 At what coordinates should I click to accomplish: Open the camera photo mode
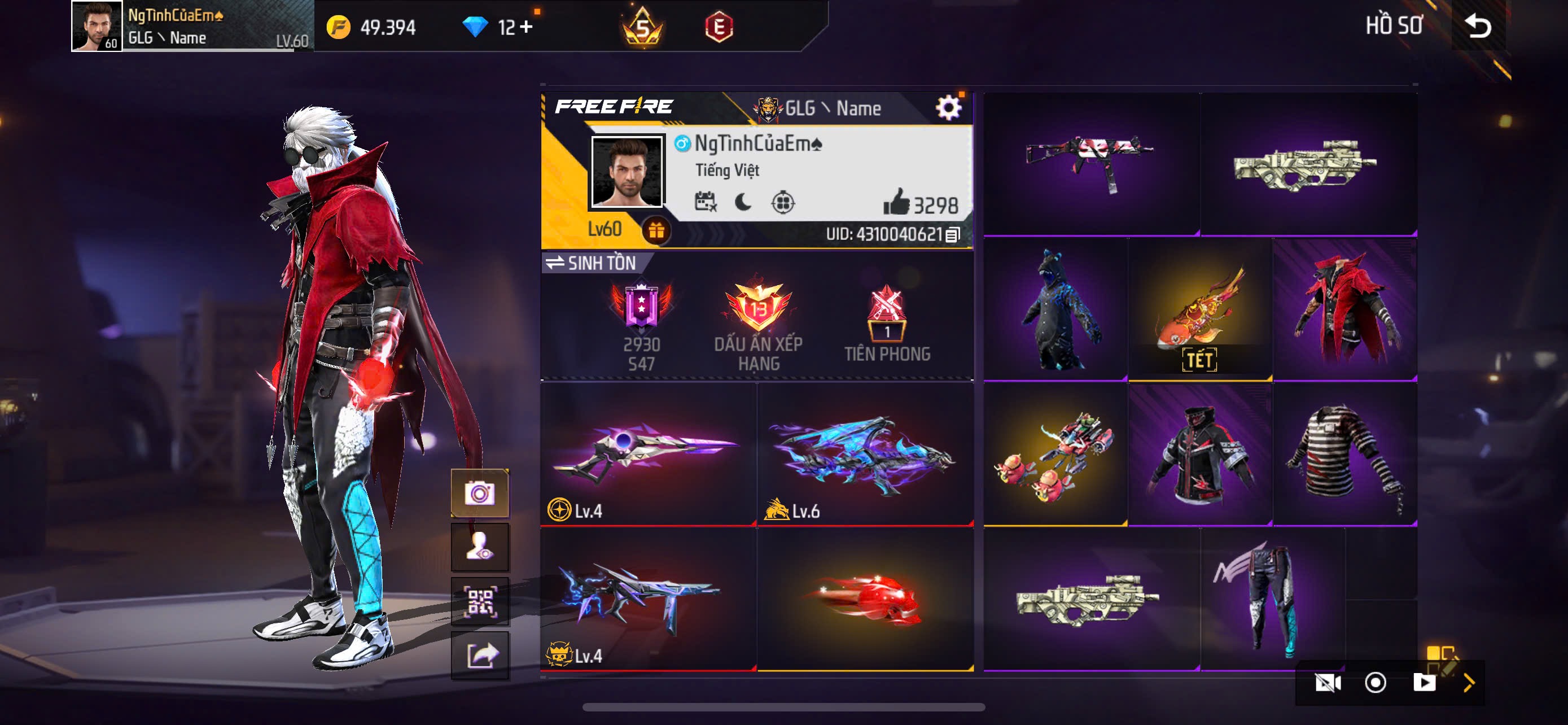pyautogui.click(x=480, y=492)
